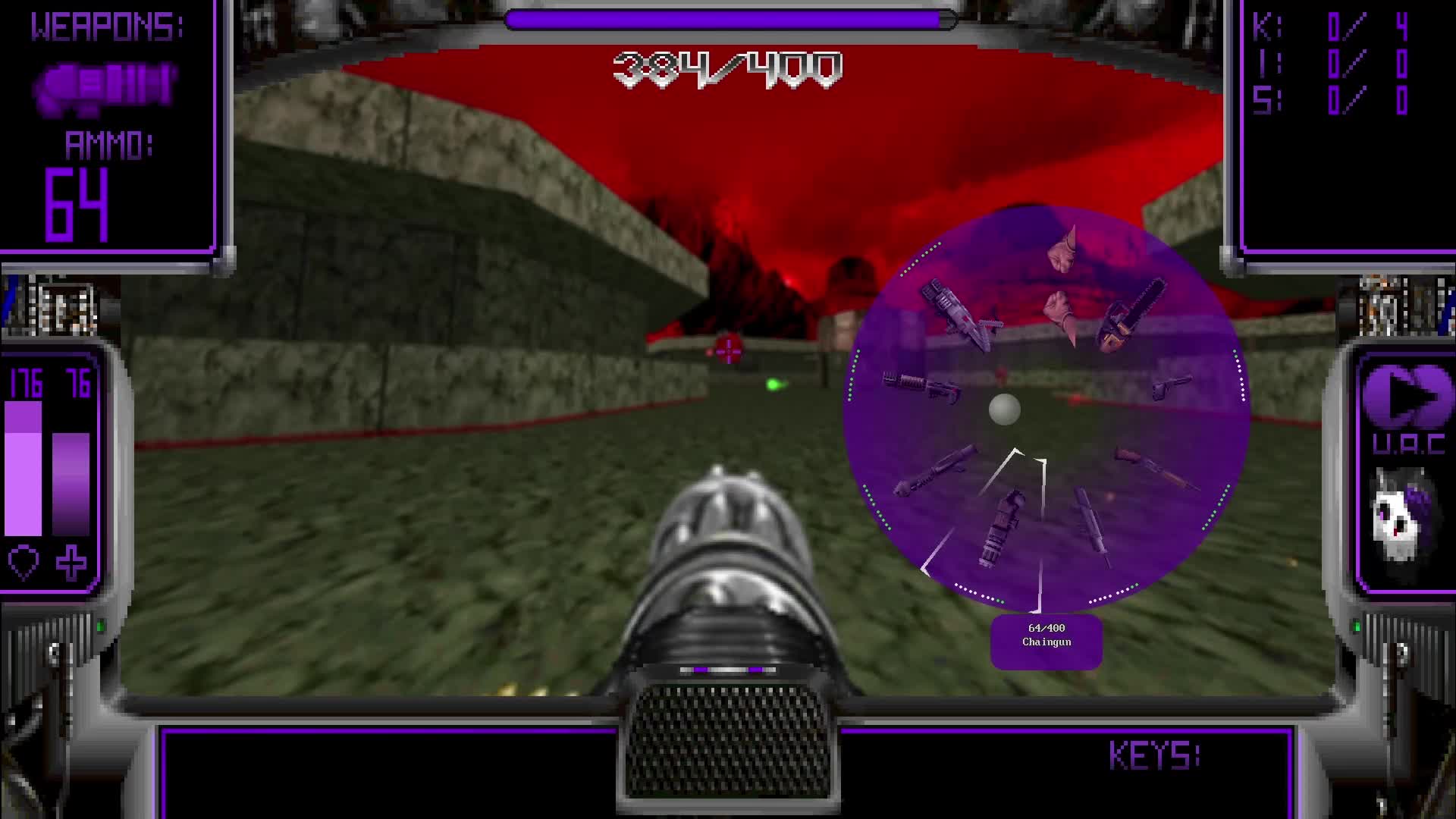Select the fist at the top of the wheel

[1065, 250]
